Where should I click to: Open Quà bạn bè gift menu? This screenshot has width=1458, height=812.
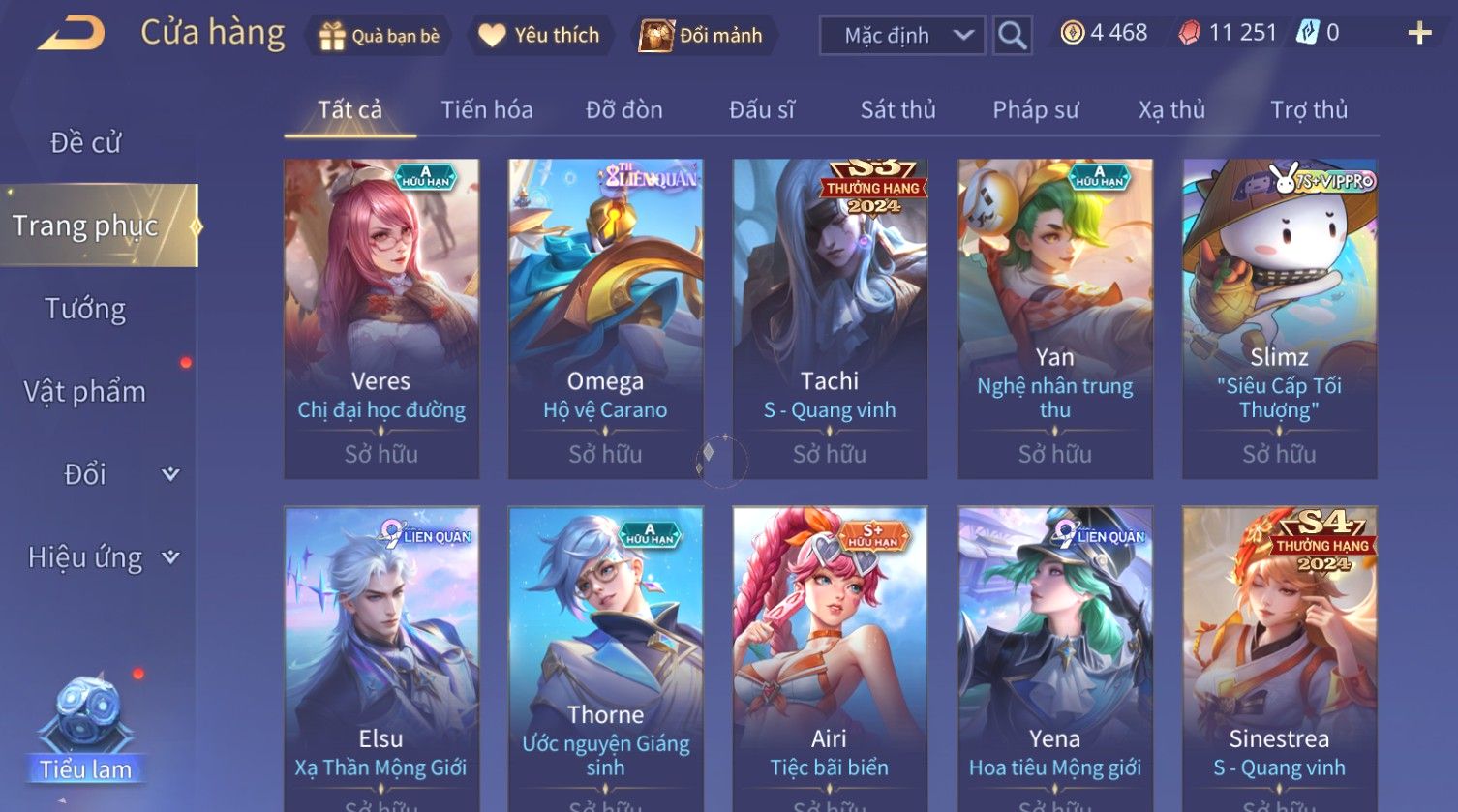380,36
